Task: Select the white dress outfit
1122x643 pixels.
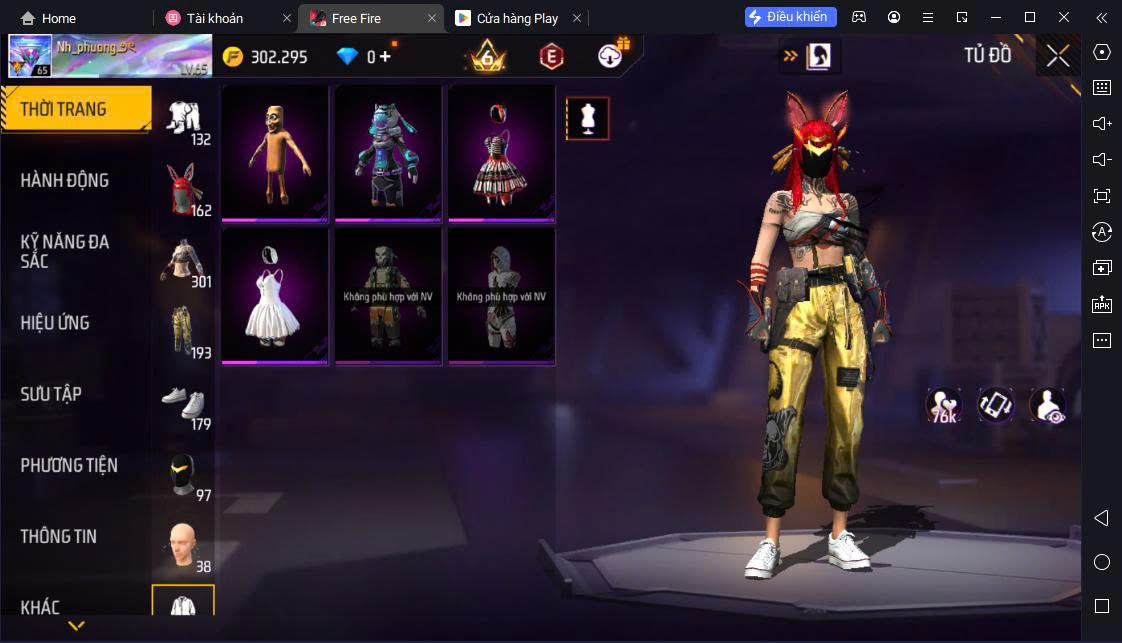Action: tap(275, 295)
